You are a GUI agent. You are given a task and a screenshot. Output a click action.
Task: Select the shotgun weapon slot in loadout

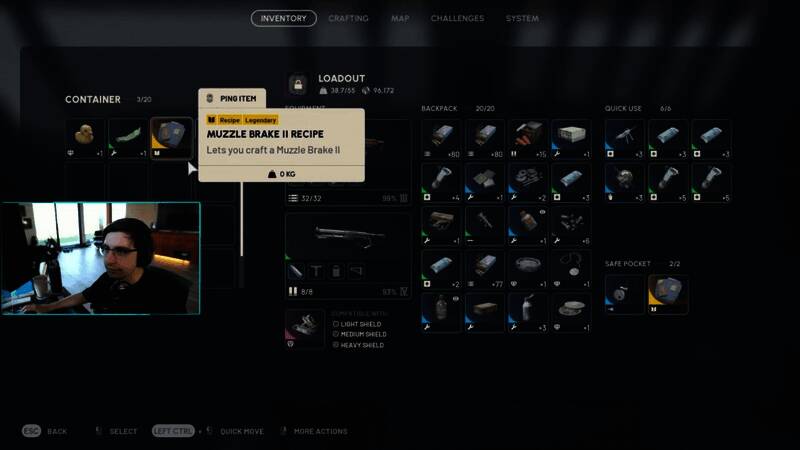(x=347, y=240)
